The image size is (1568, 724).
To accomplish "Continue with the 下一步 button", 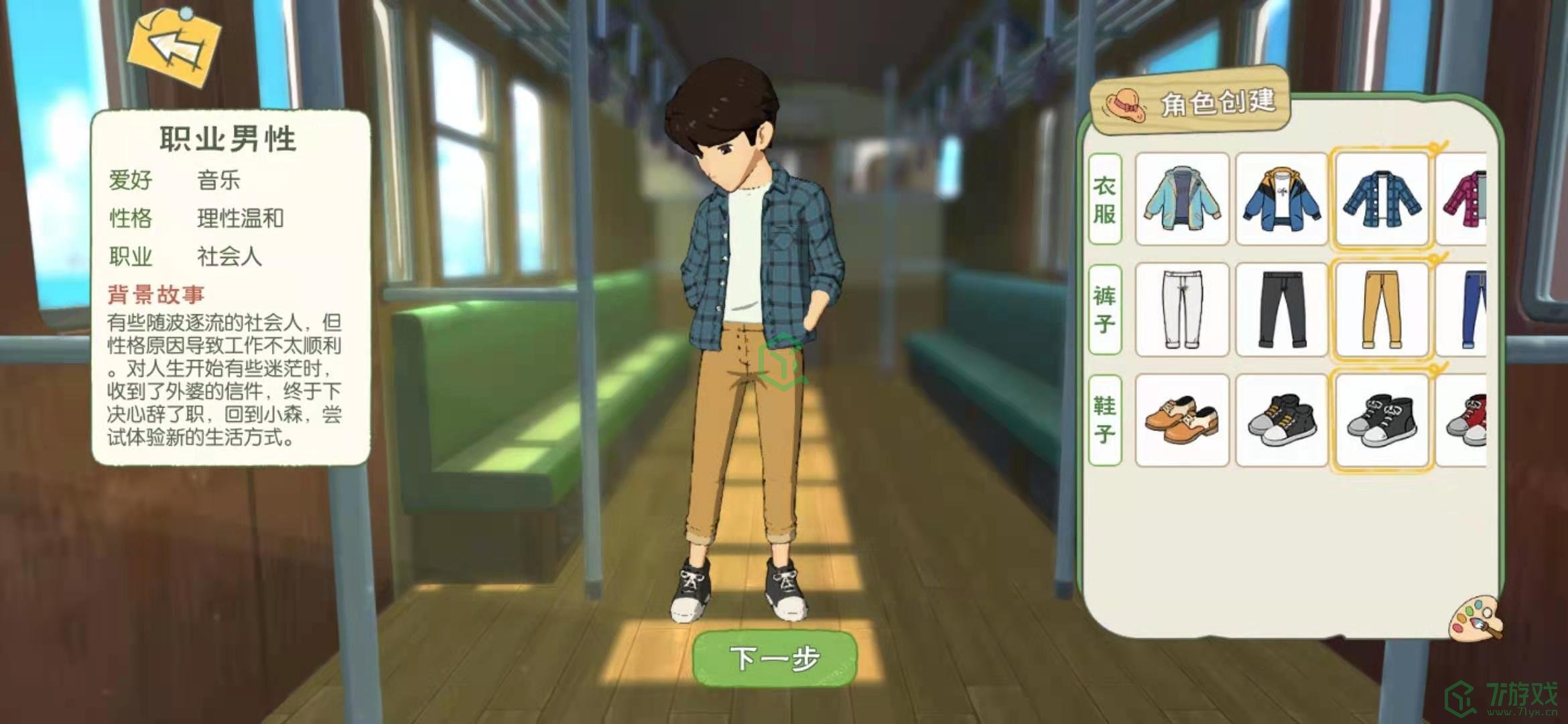I will (775, 658).
